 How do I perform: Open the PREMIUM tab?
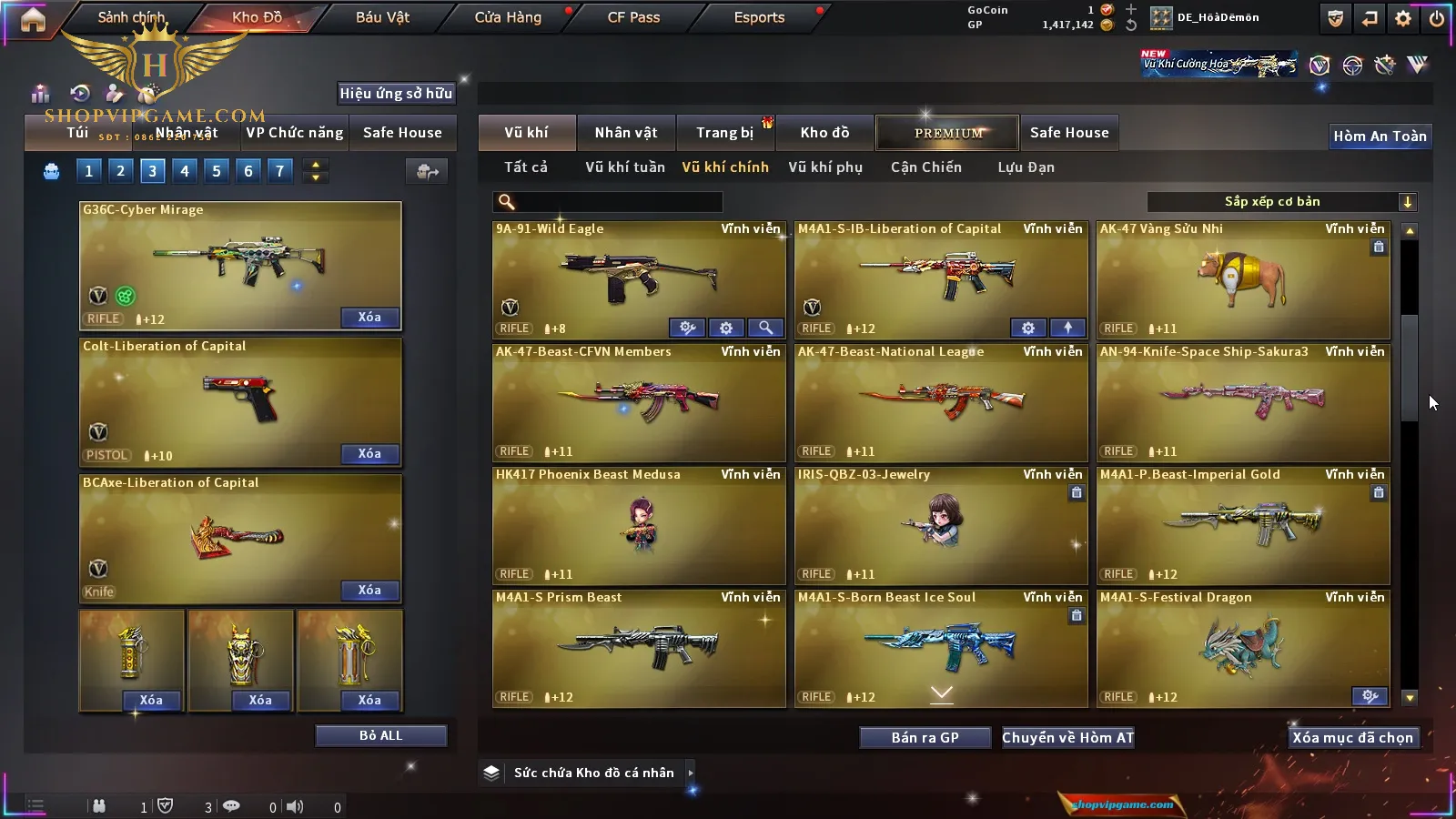coord(947,133)
